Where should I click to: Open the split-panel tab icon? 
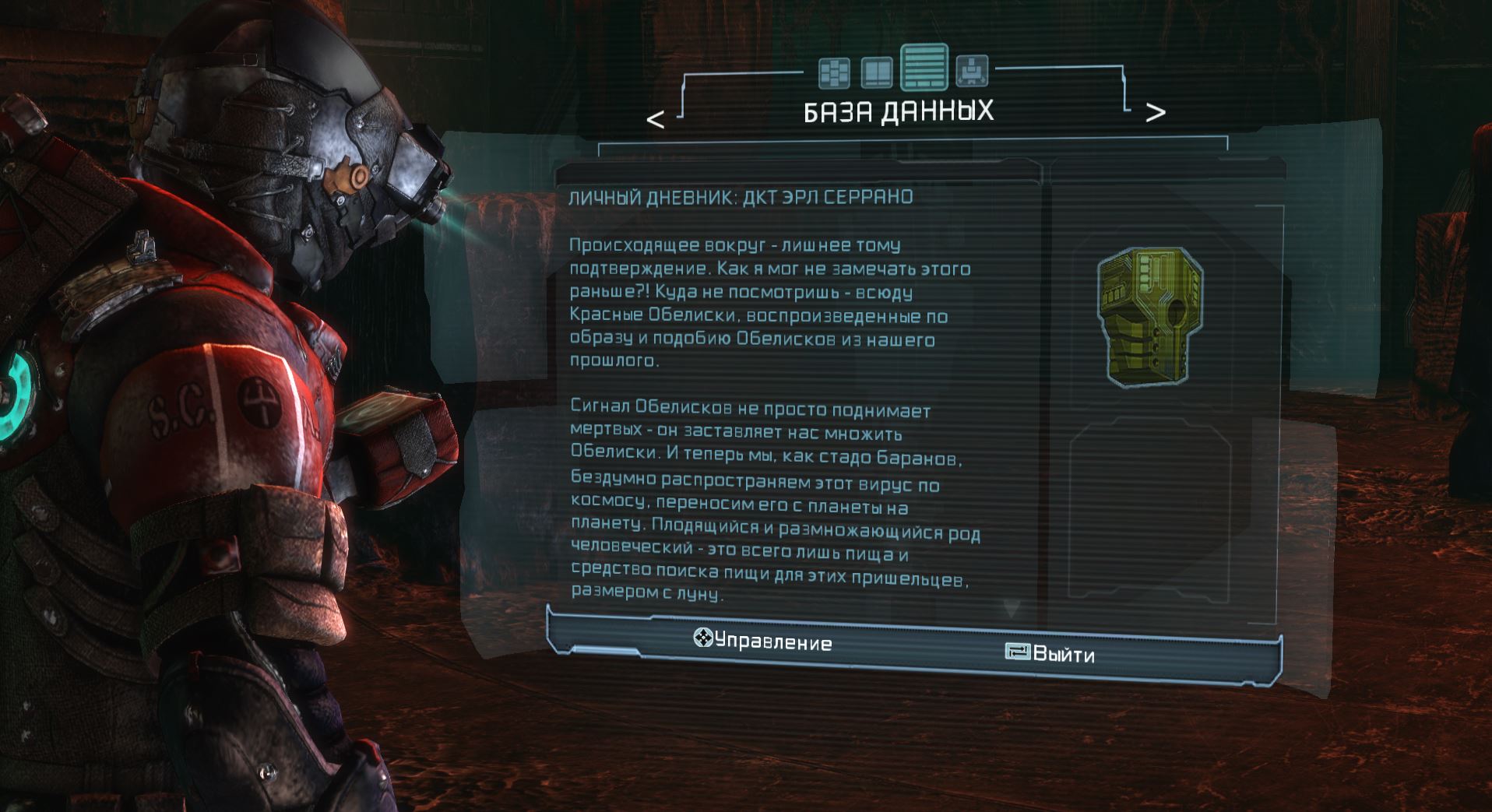pos(877,72)
